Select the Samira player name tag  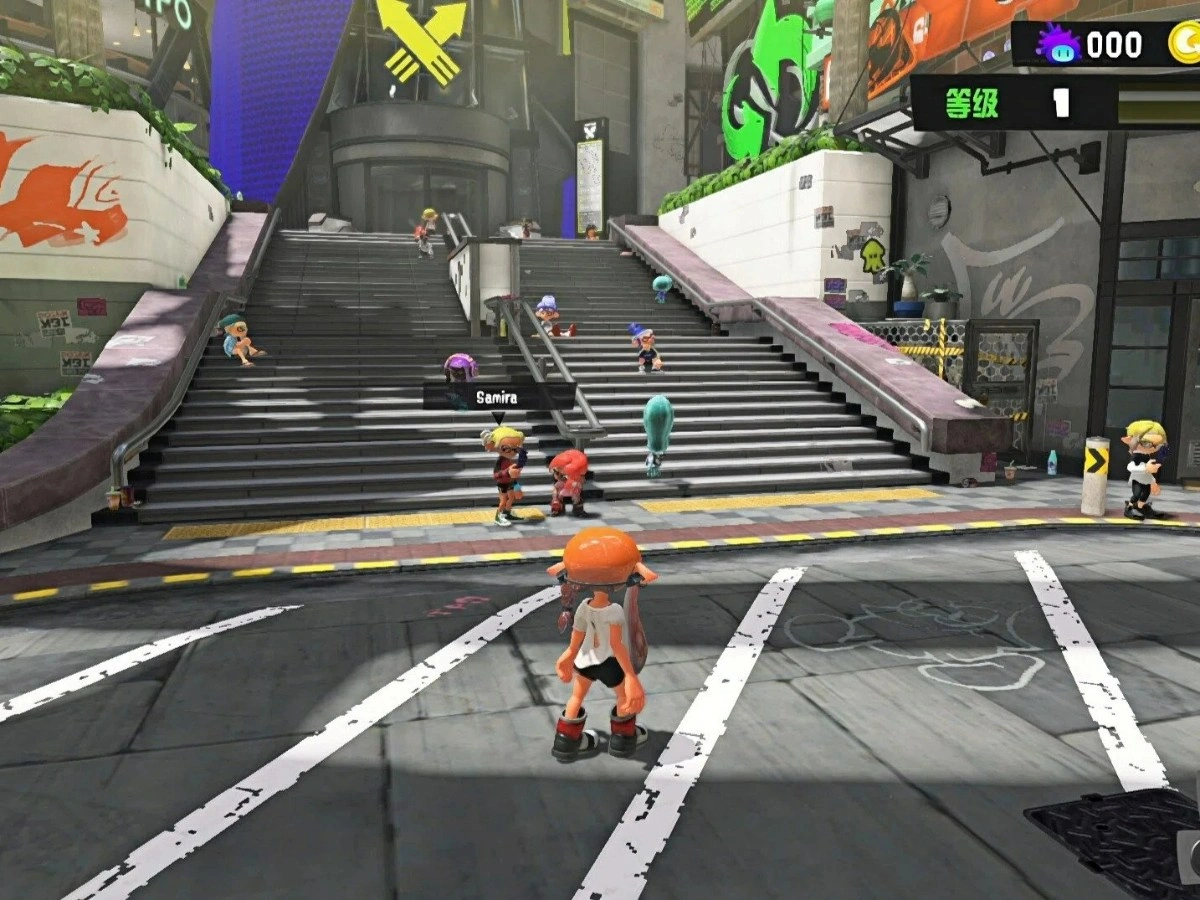pos(497,397)
